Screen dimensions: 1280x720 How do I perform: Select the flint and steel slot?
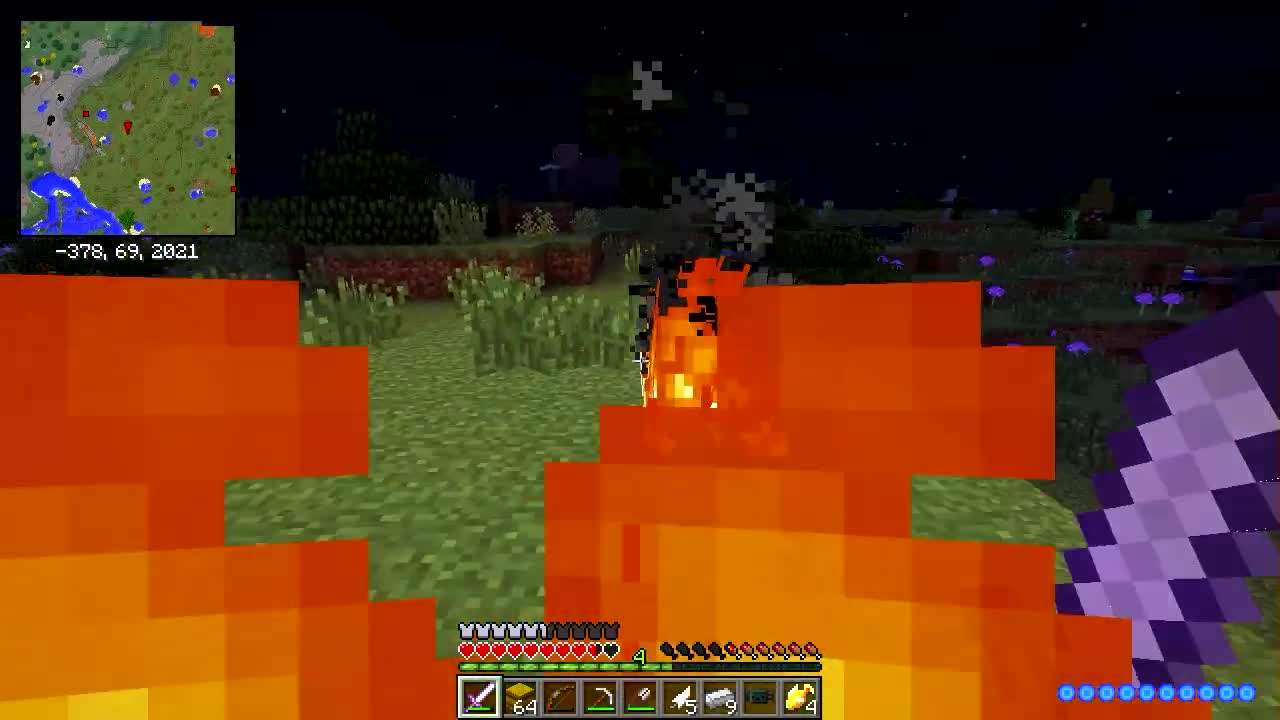(x=639, y=697)
